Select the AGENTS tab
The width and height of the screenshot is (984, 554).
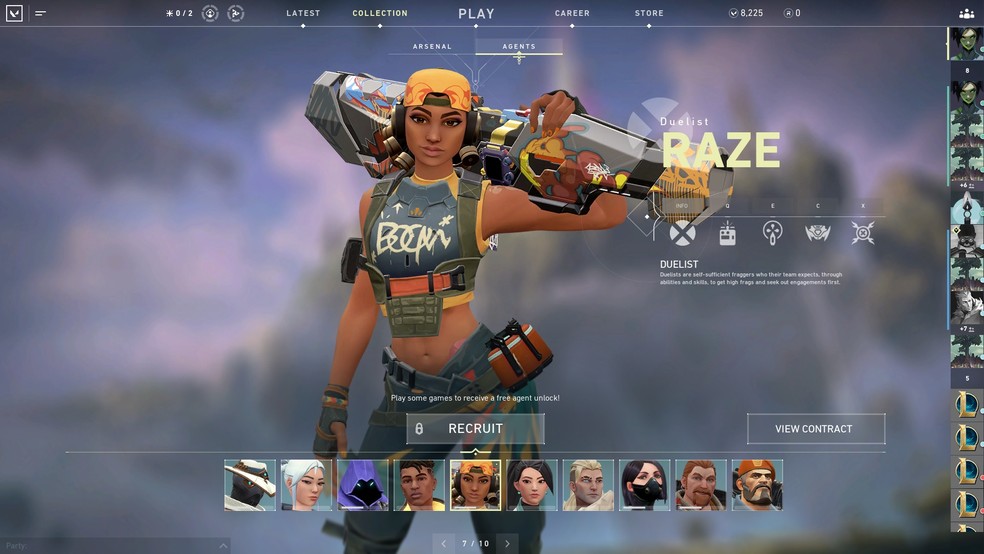(x=519, y=47)
